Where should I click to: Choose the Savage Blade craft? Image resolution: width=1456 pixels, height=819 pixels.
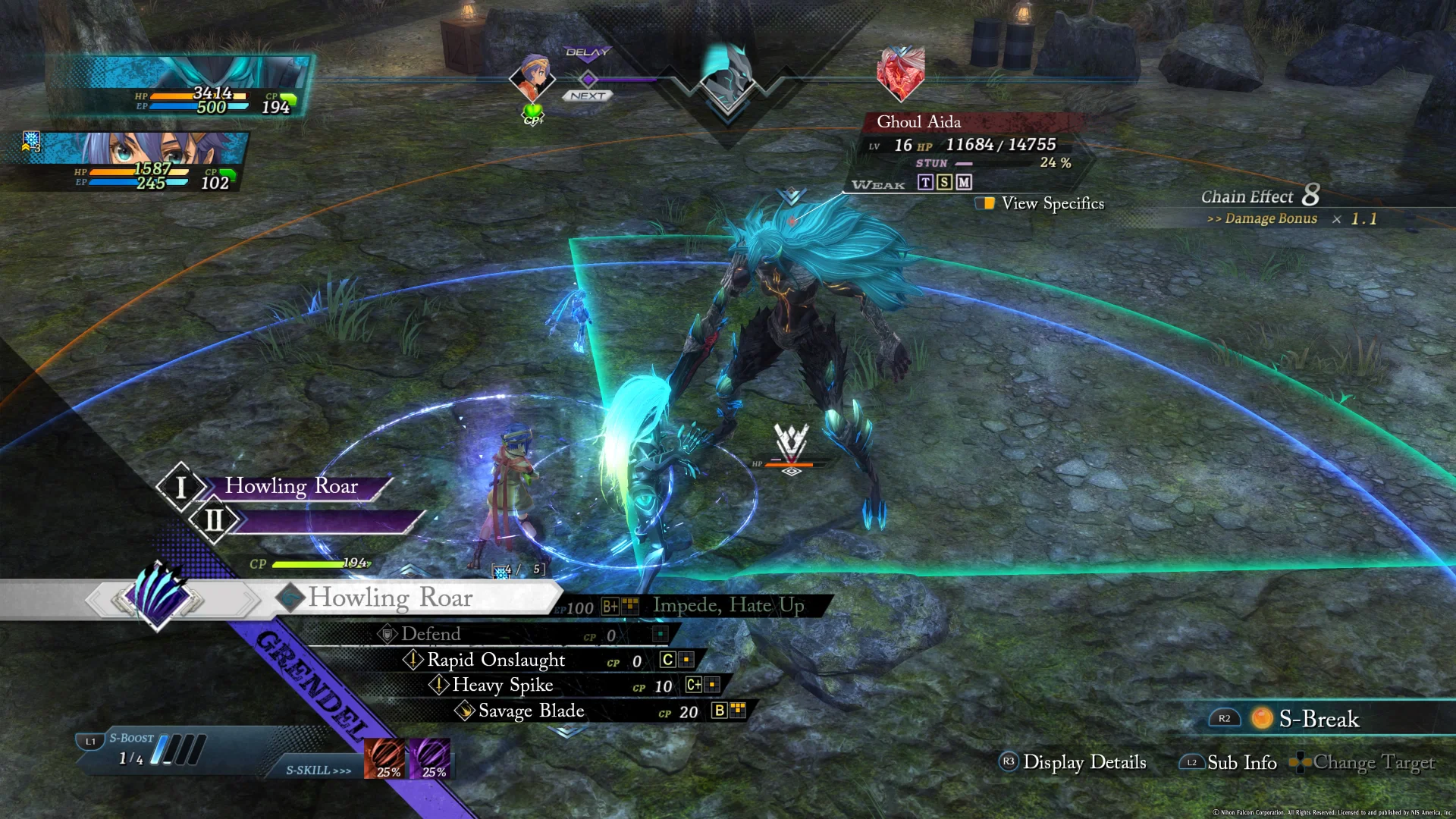[x=531, y=711]
